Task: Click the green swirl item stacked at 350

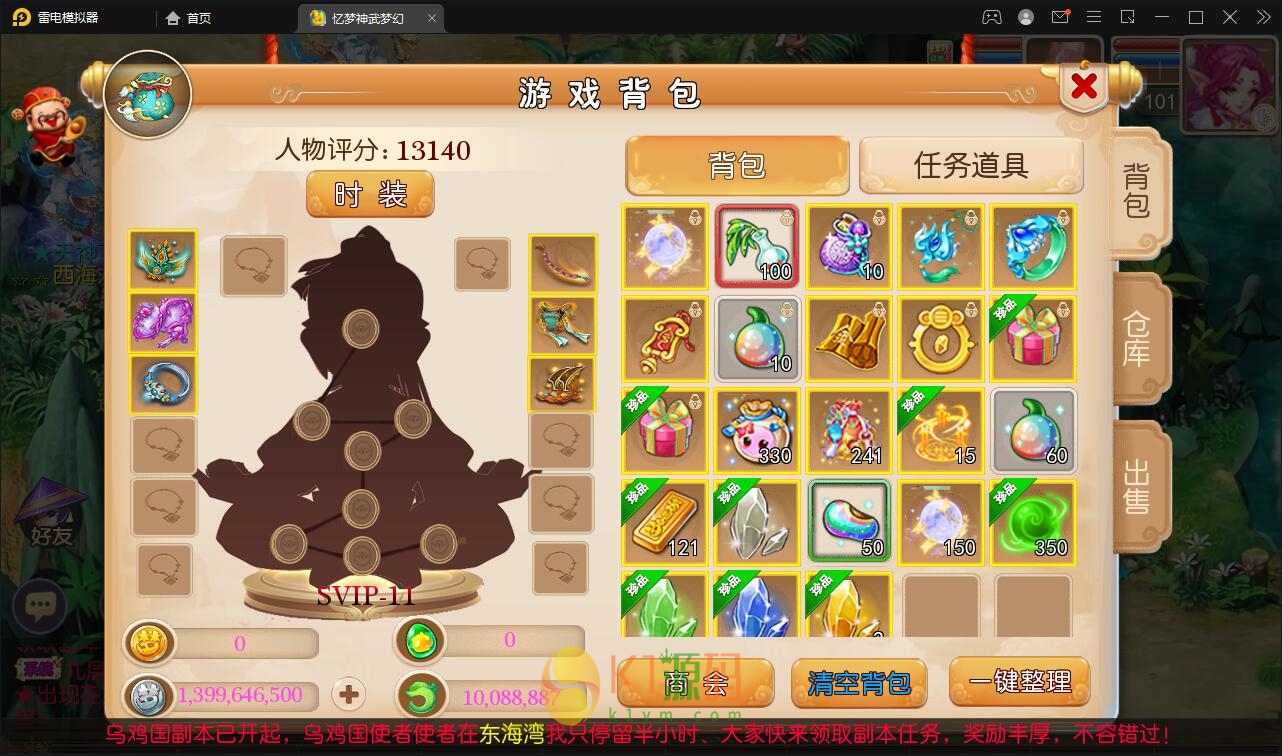Action: (x=1032, y=522)
